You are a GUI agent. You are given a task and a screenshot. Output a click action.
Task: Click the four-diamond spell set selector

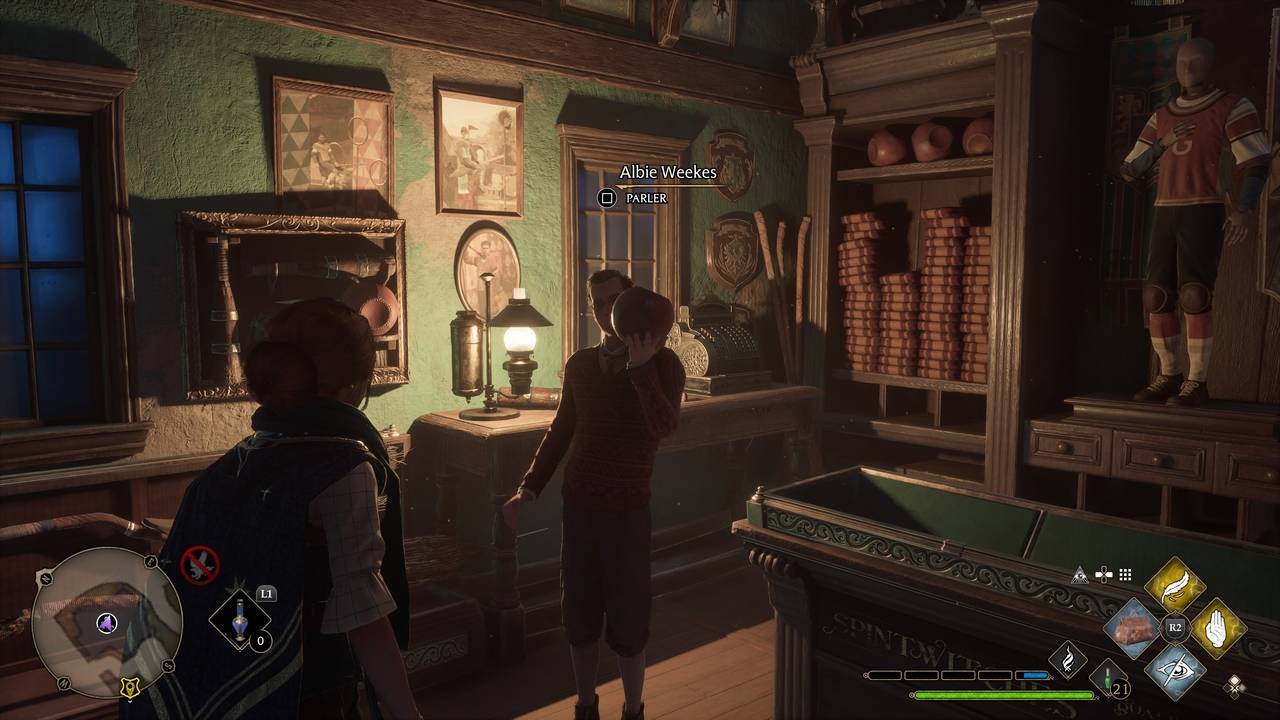[1236, 684]
